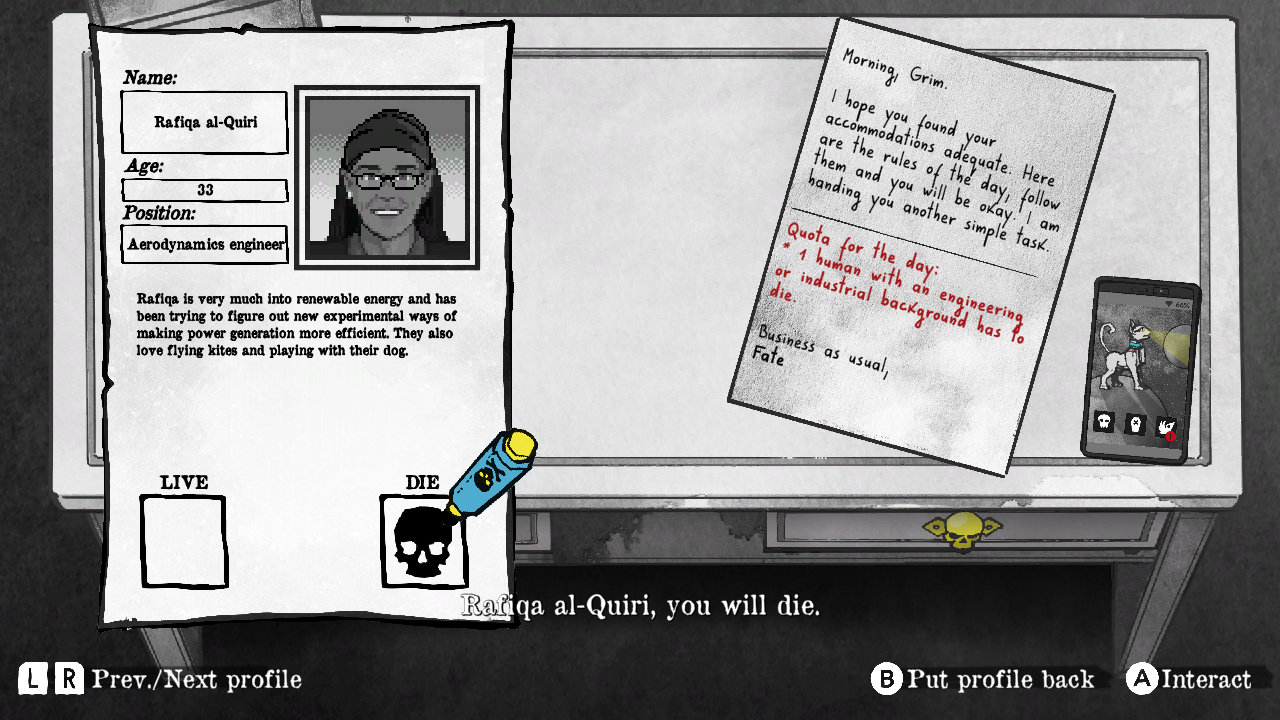Click the red notification badge on the hand app
The image size is (1280, 720).
point(1171,436)
